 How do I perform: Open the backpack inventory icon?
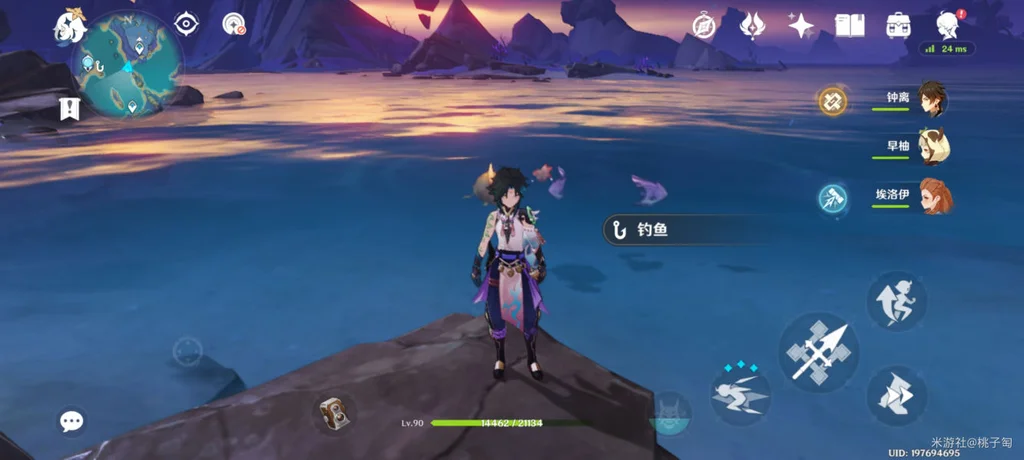click(x=898, y=25)
